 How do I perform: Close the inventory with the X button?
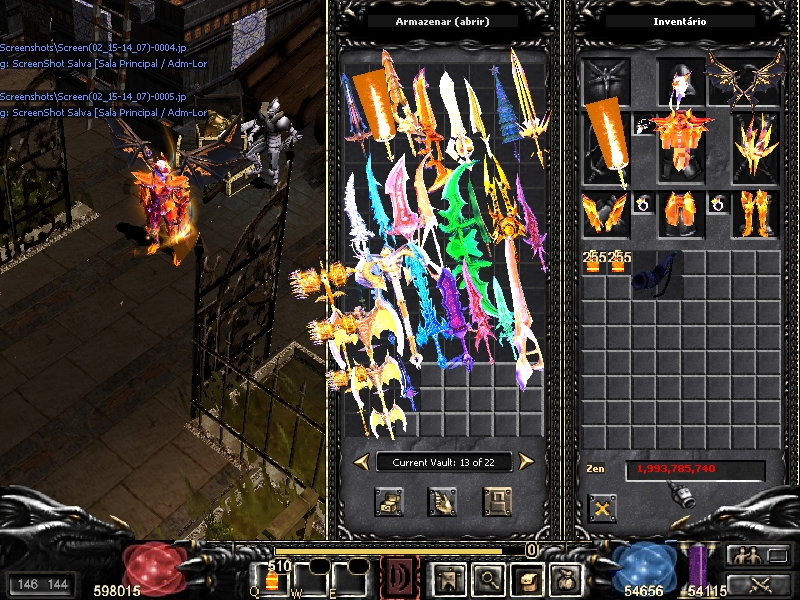[602, 508]
